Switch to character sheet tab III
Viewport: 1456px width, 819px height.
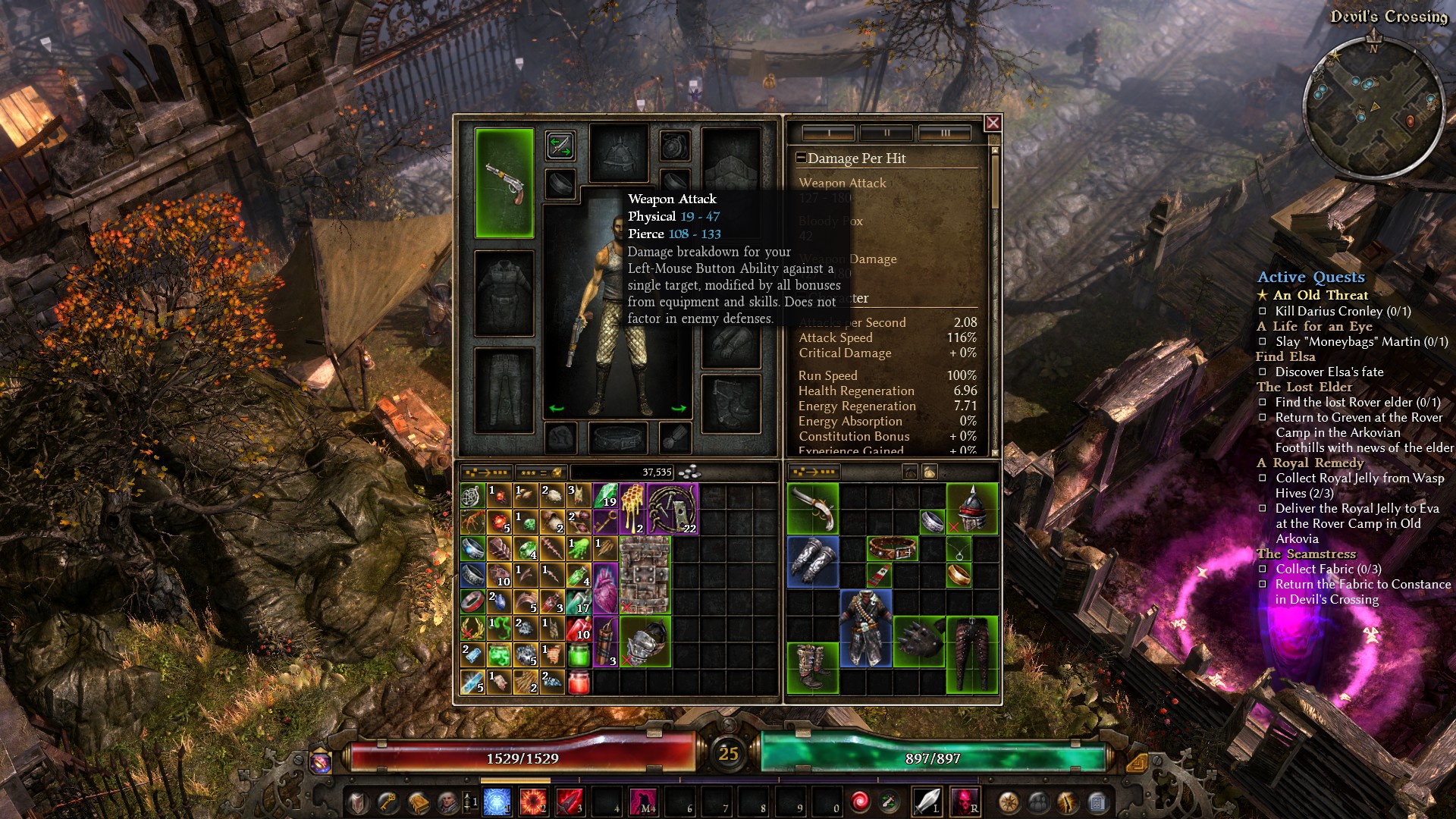944,132
